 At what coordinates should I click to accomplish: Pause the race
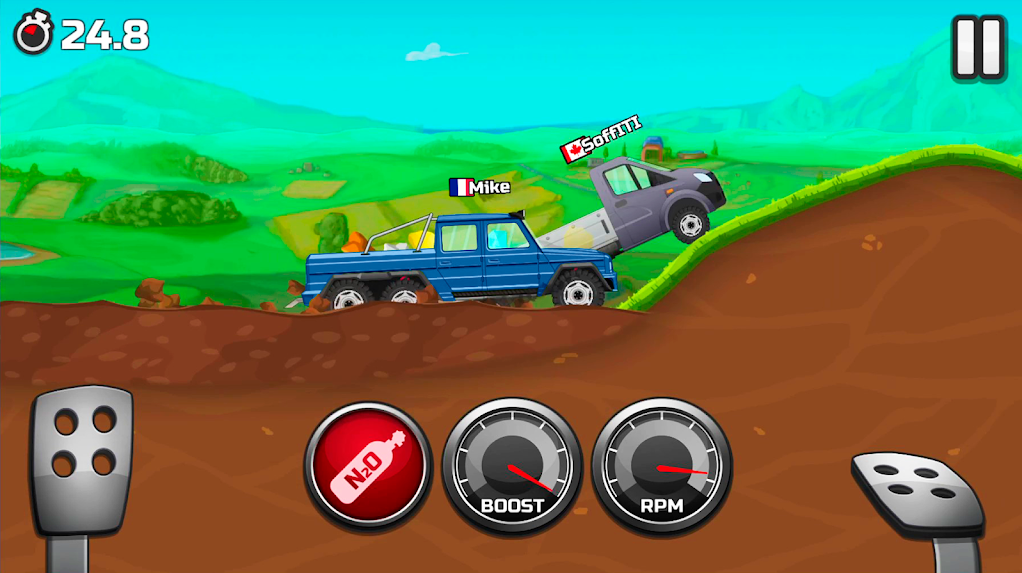pyautogui.click(x=977, y=47)
